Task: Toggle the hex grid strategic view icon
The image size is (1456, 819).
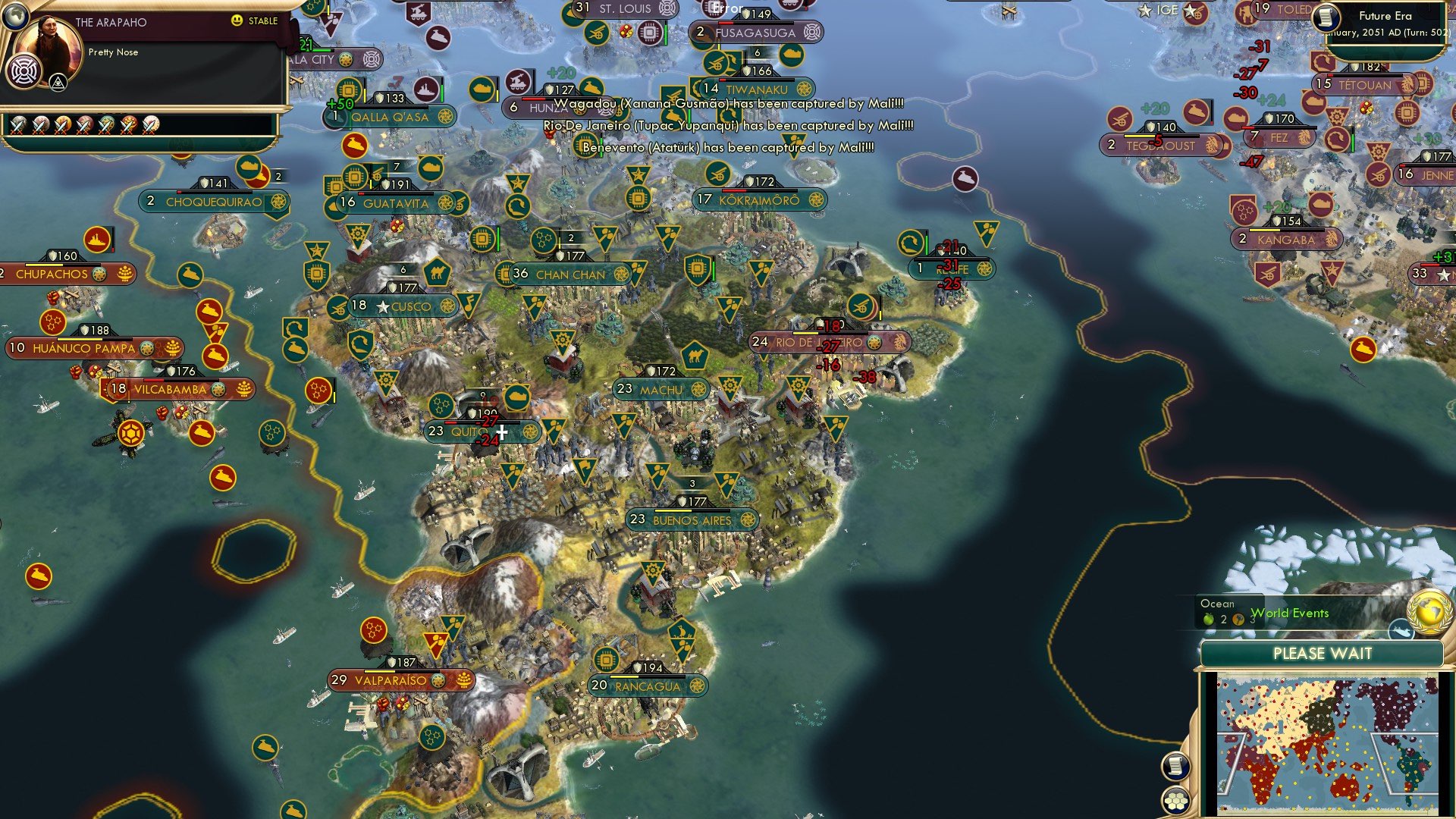Action: pyautogui.click(x=1175, y=800)
